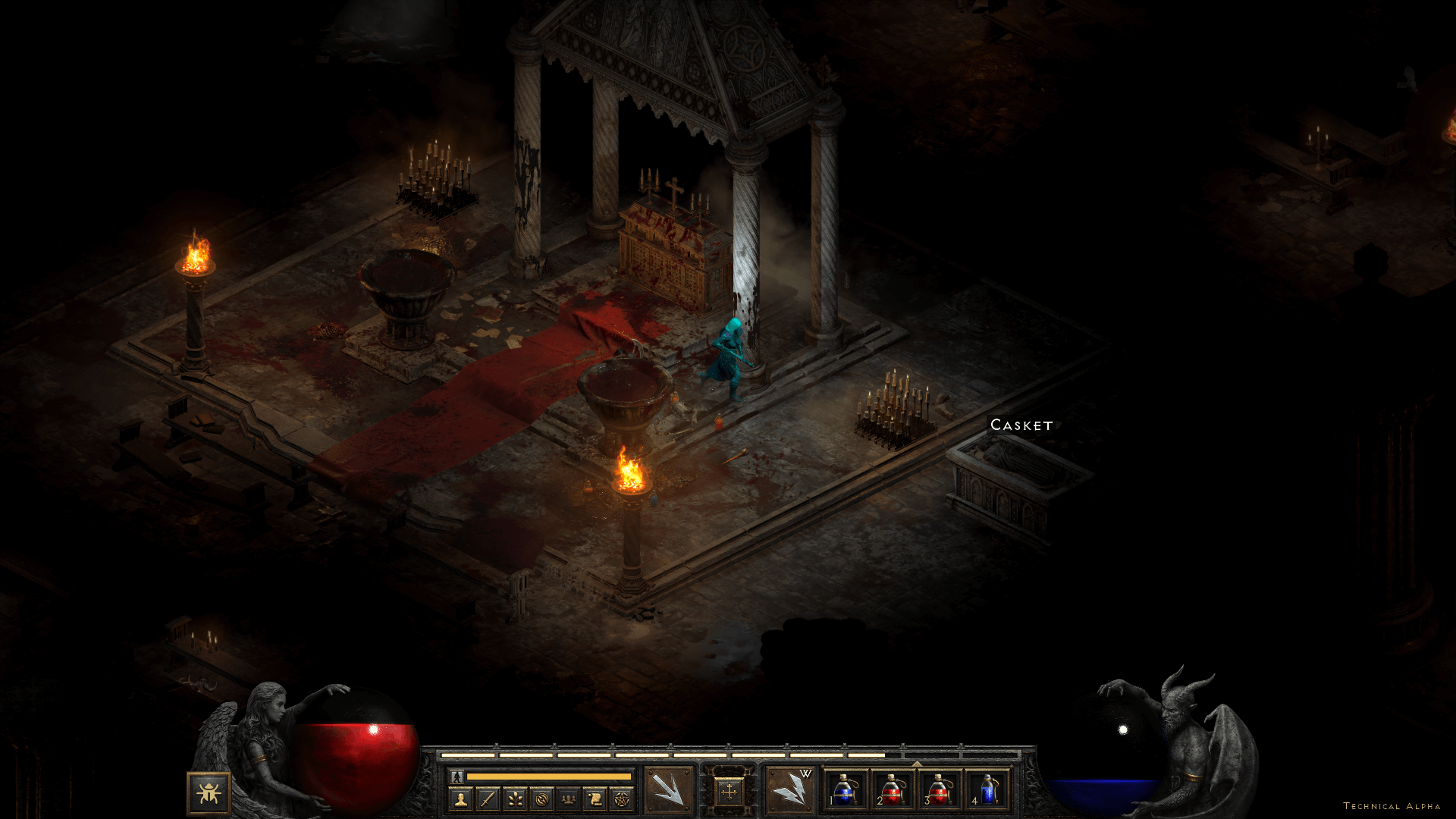Use the tall blue bottle in belt slot 4
Screen dimensions: 1456x819
pyautogui.click(x=987, y=790)
